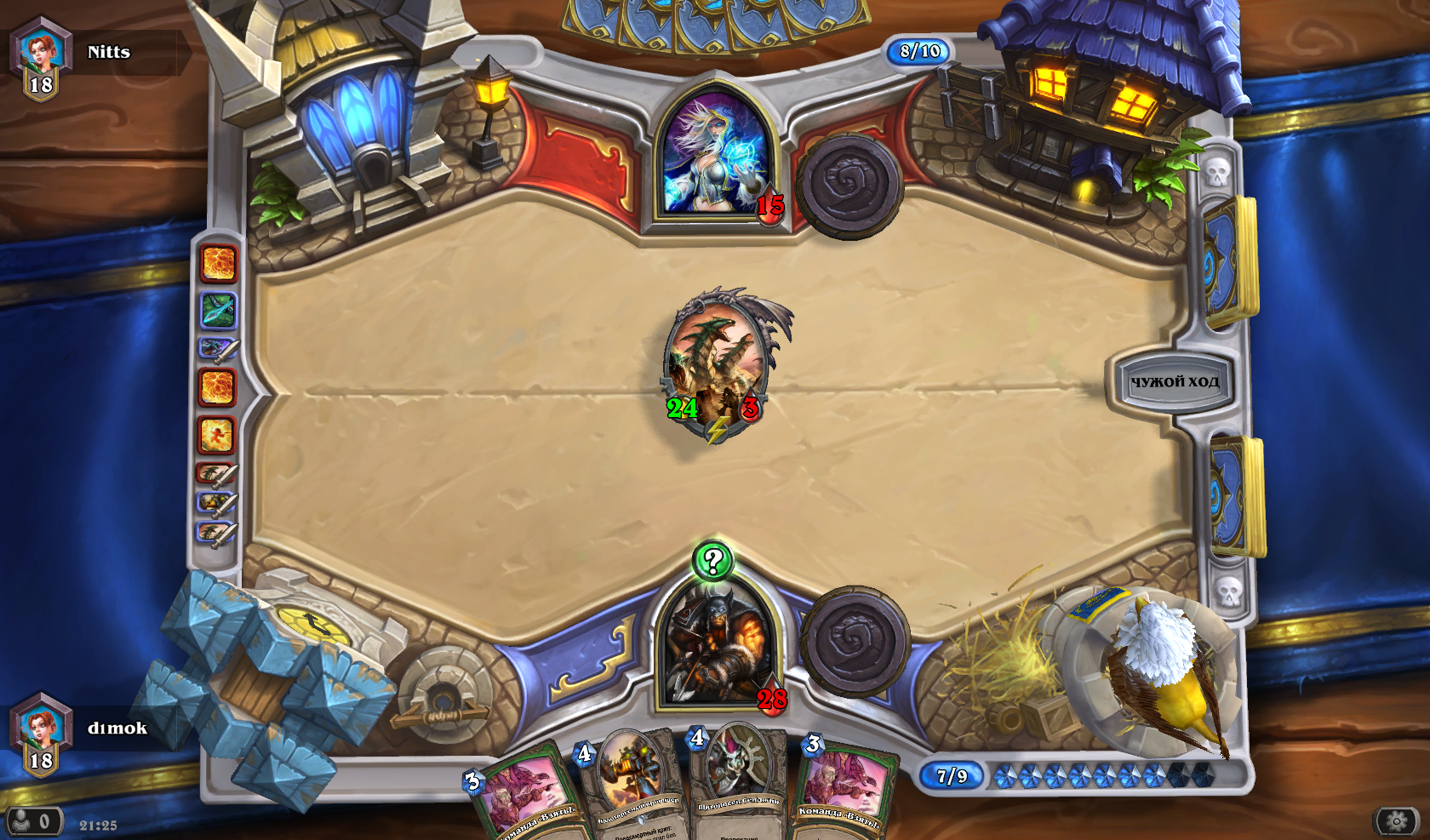
Task: Inspect the fiery figure history tile
Action: coord(216,435)
